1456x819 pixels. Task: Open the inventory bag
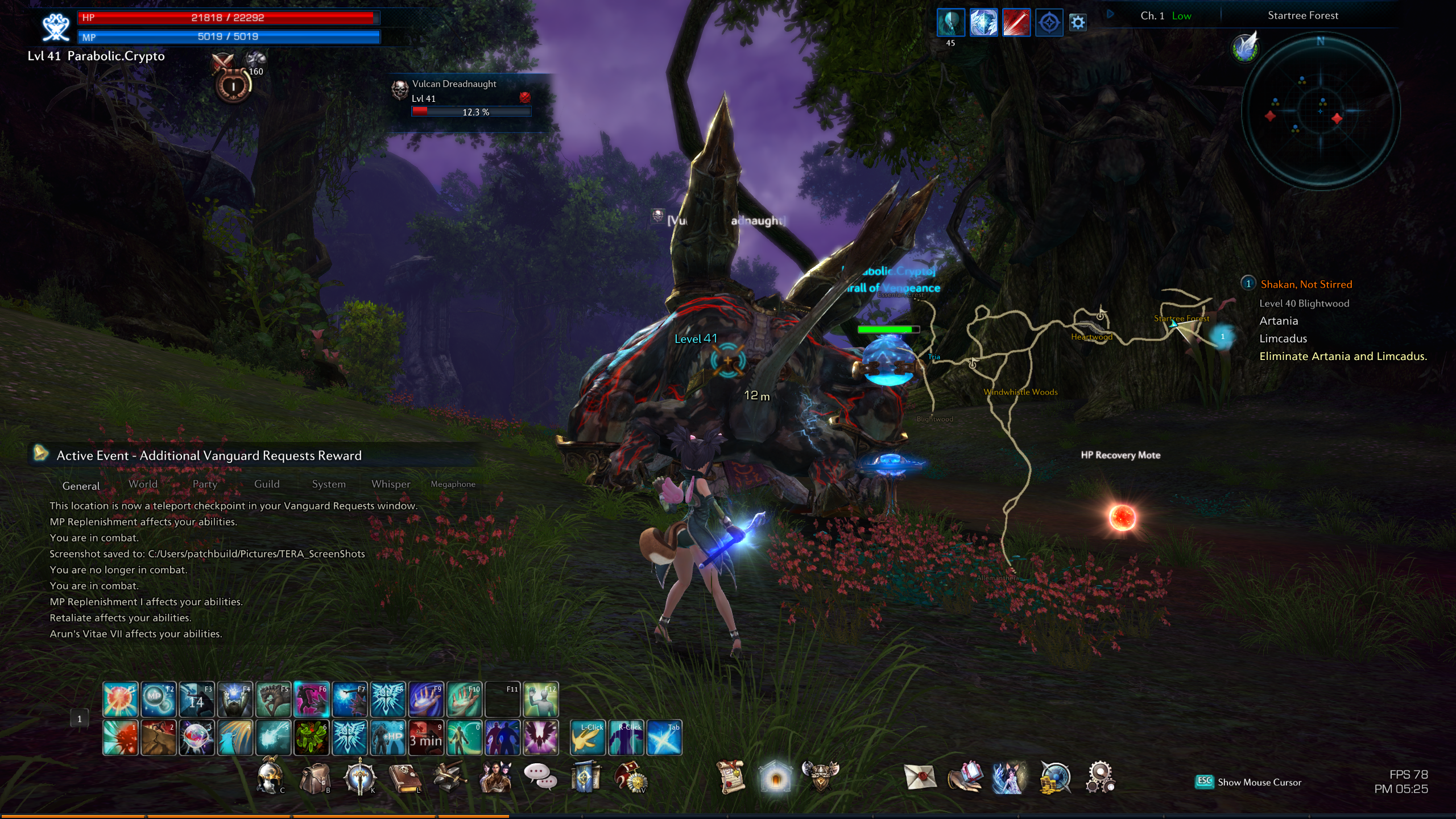pyautogui.click(x=315, y=777)
